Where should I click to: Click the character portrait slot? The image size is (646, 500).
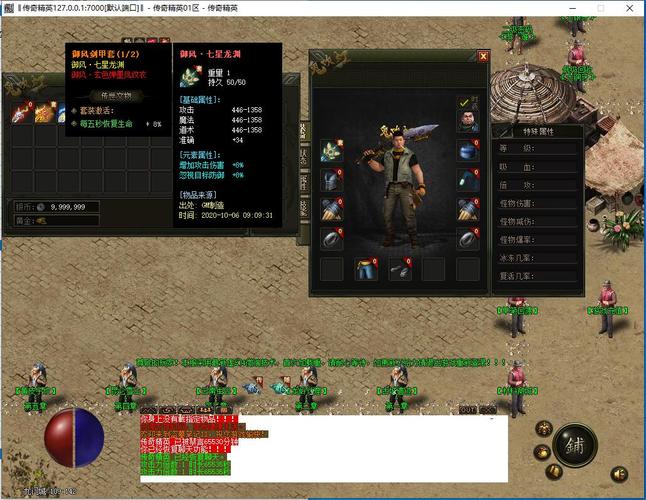[x=468, y=120]
